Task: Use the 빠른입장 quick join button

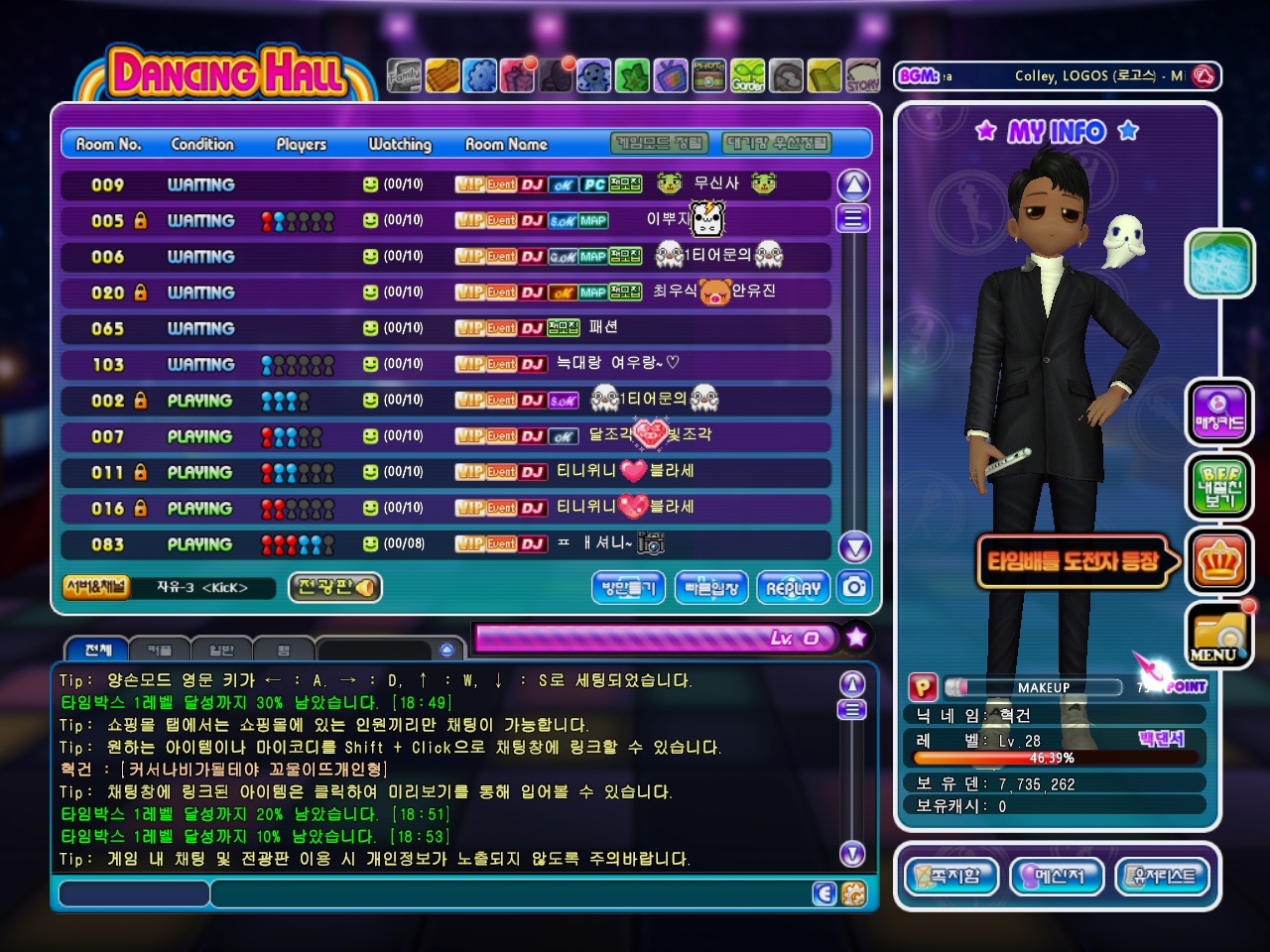Action: pyautogui.click(x=711, y=588)
